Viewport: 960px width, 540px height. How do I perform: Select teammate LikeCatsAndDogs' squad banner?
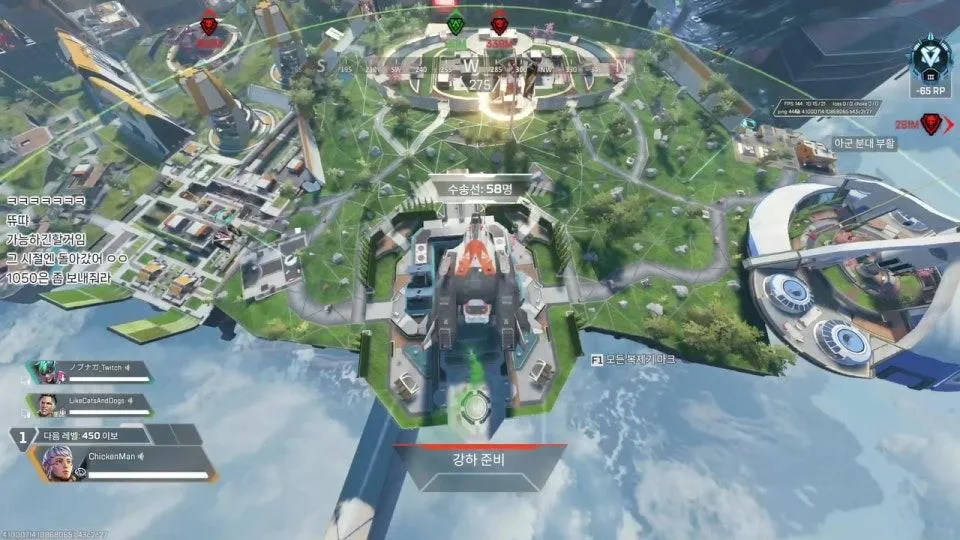pyautogui.click(x=88, y=405)
